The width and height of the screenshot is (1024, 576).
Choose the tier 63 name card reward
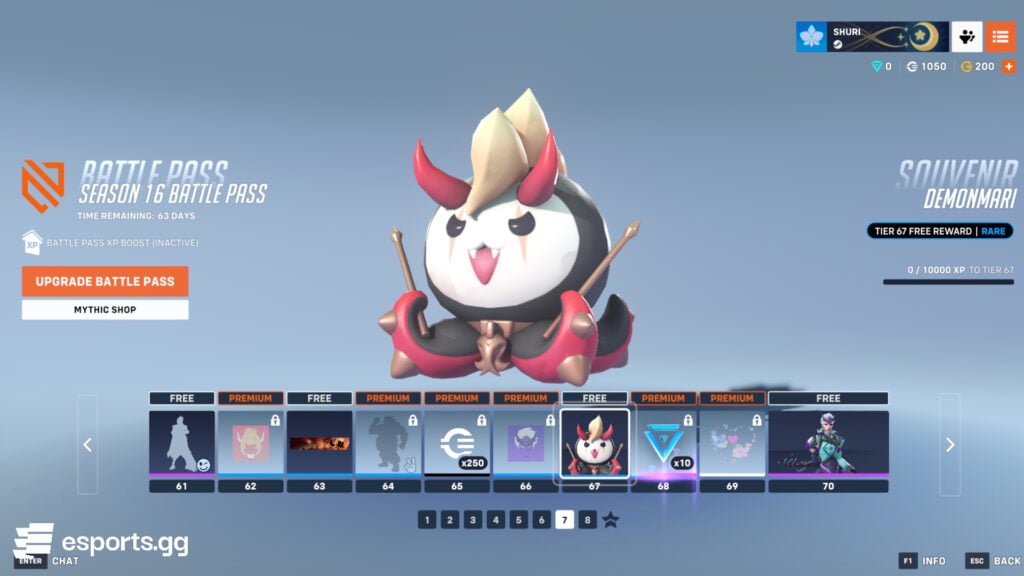[x=319, y=441]
